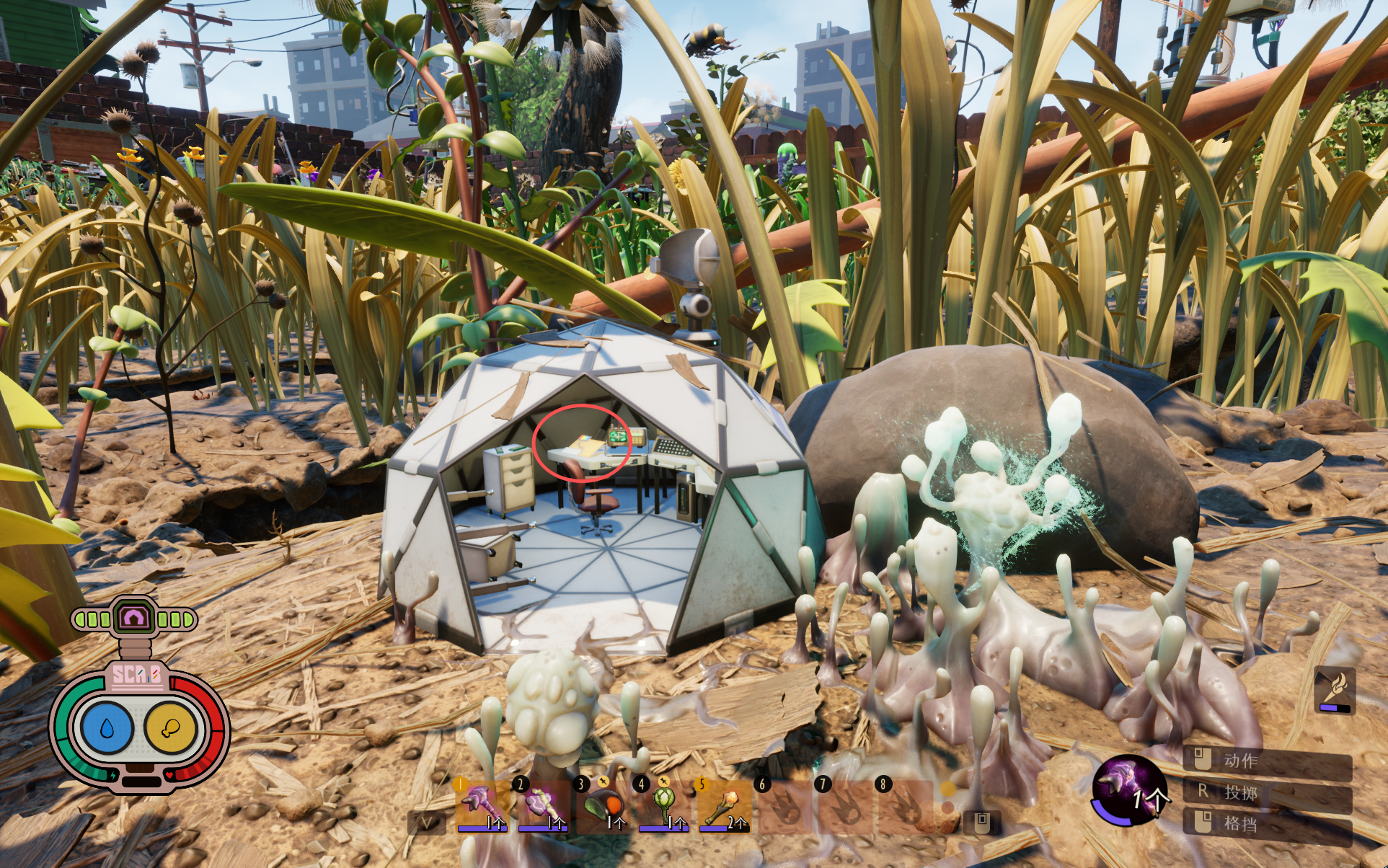
Task: Choose the pinned dark round item in slot 3
Action: 601,805
